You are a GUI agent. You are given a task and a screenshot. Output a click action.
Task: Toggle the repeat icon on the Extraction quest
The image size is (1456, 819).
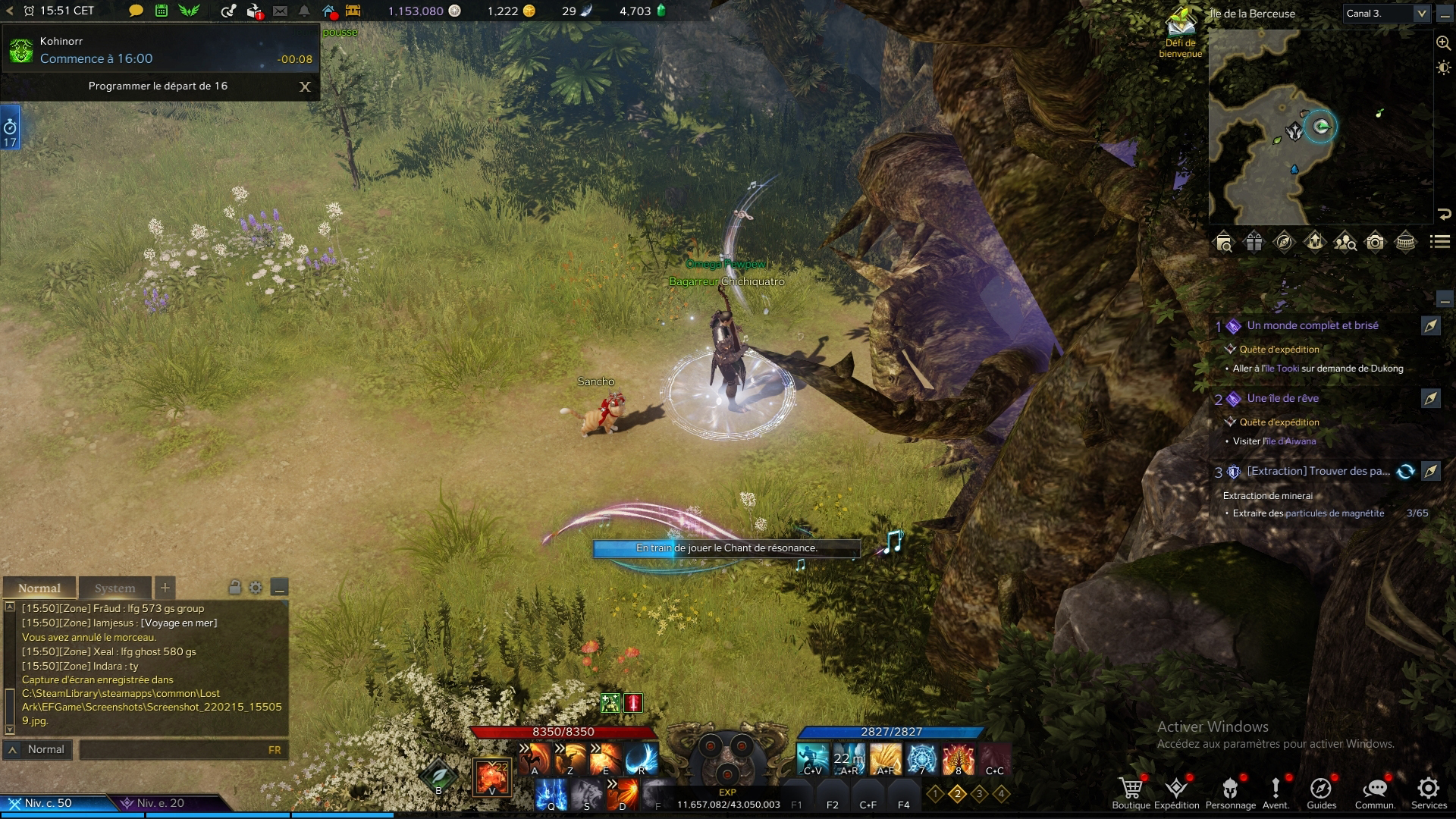pyautogui.click(x=1407, y=471)
